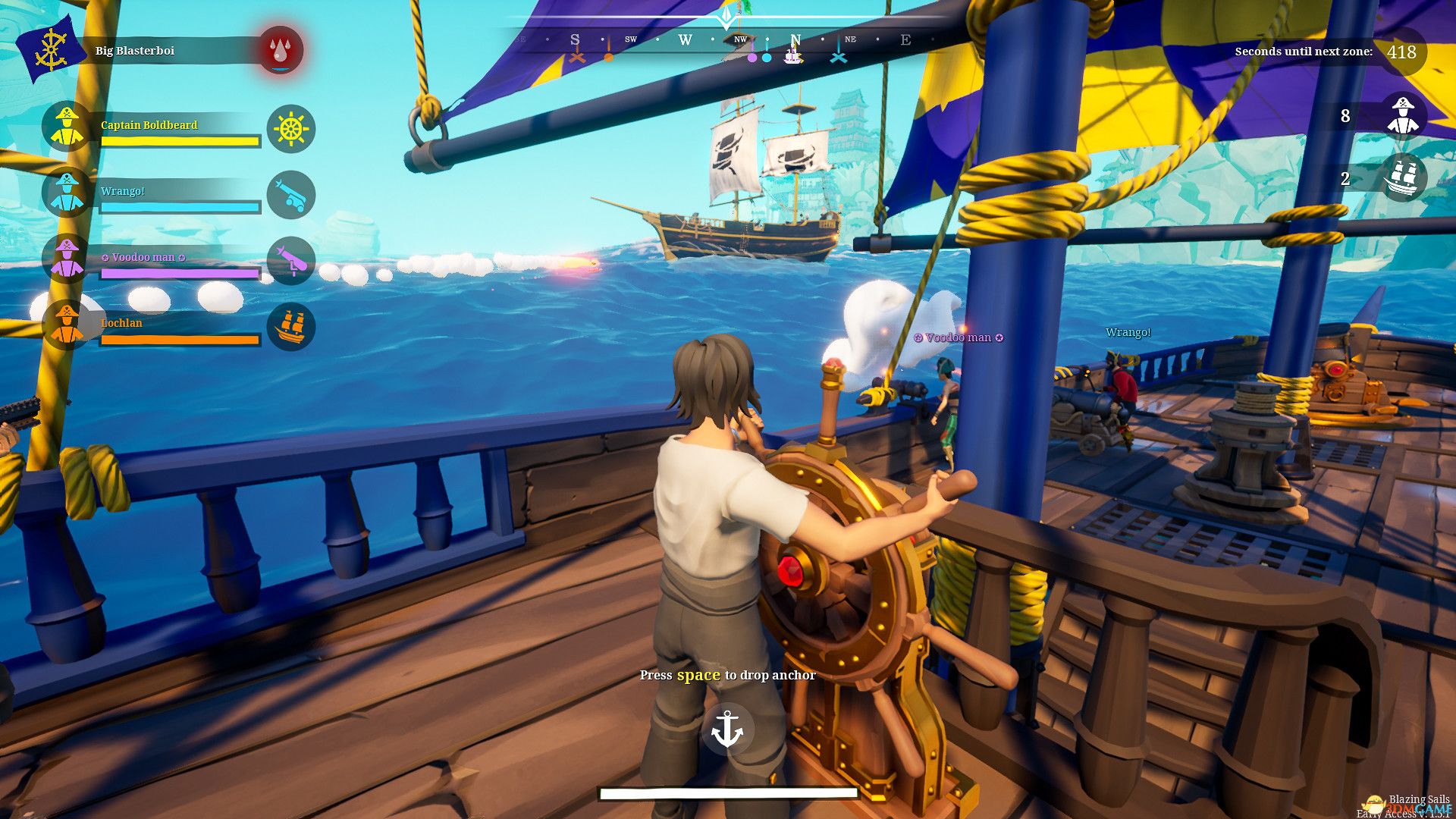Image resolution: width=1456 pixels, height=819 pixels.
Task: Click the pirates remaining counter icon
Action: click(x=1403, y=115)
